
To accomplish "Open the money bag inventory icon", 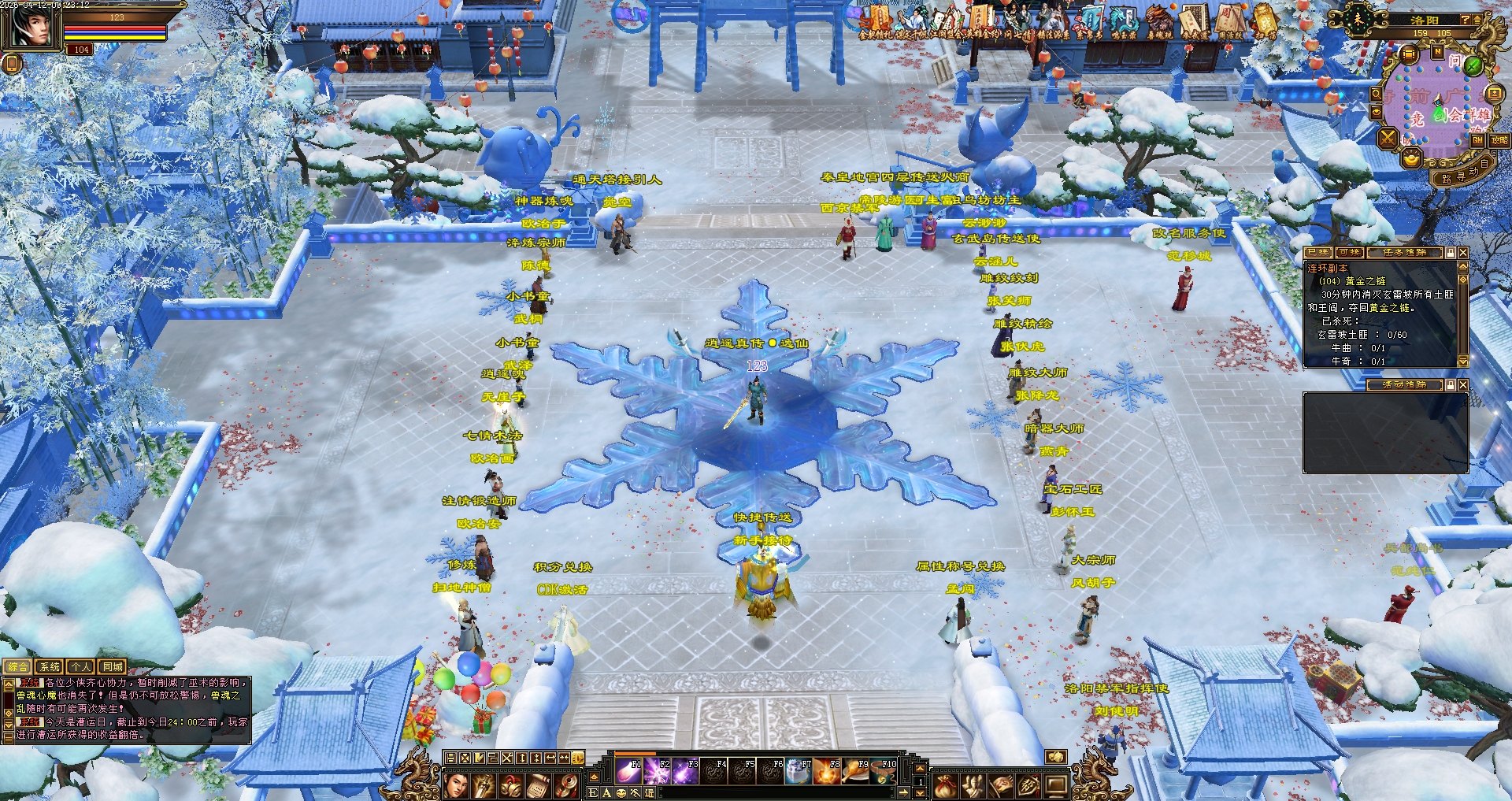I will 946,785.
